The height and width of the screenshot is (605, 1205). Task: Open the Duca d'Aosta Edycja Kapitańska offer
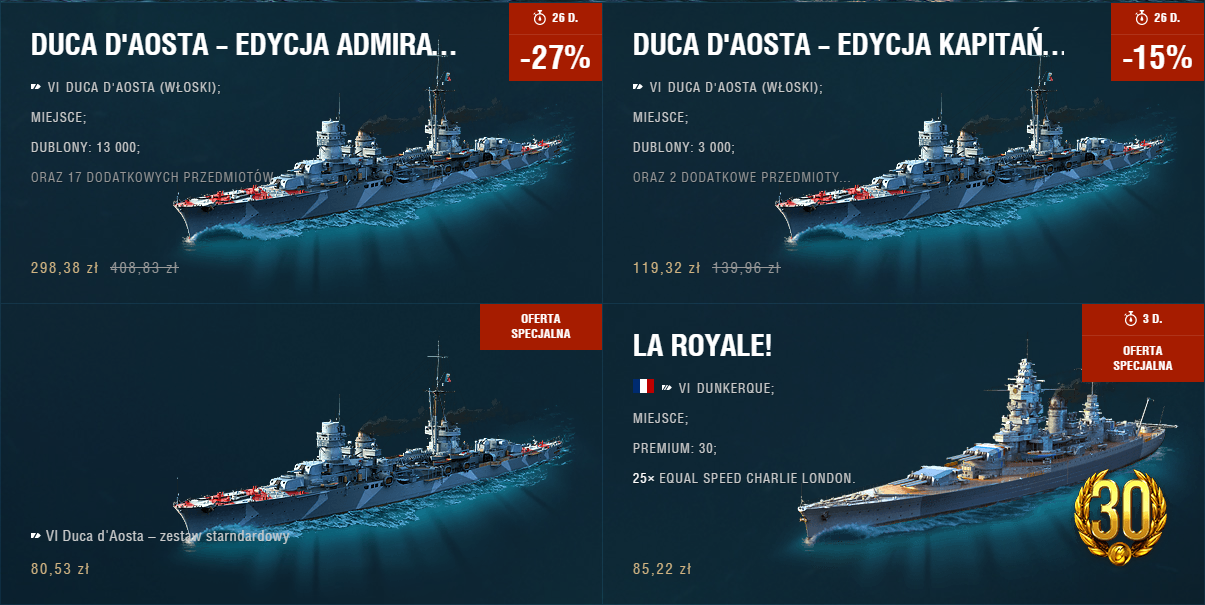coord(848,45)
